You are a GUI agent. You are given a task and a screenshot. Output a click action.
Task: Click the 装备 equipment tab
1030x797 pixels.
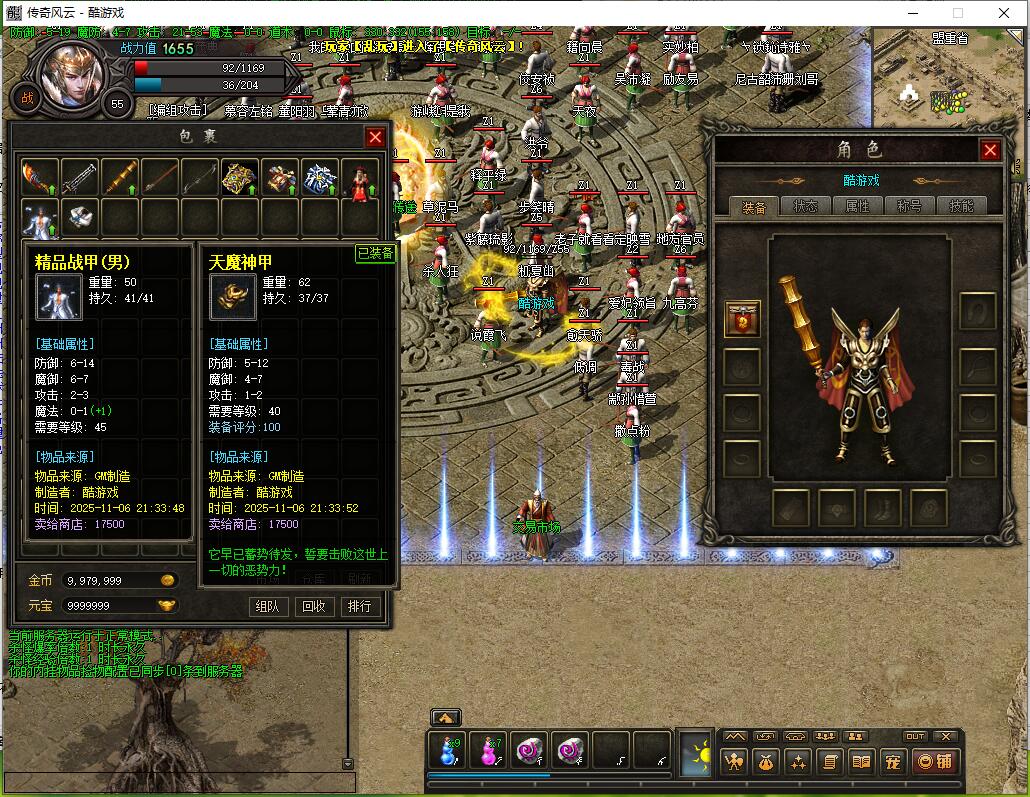(754, 206)
